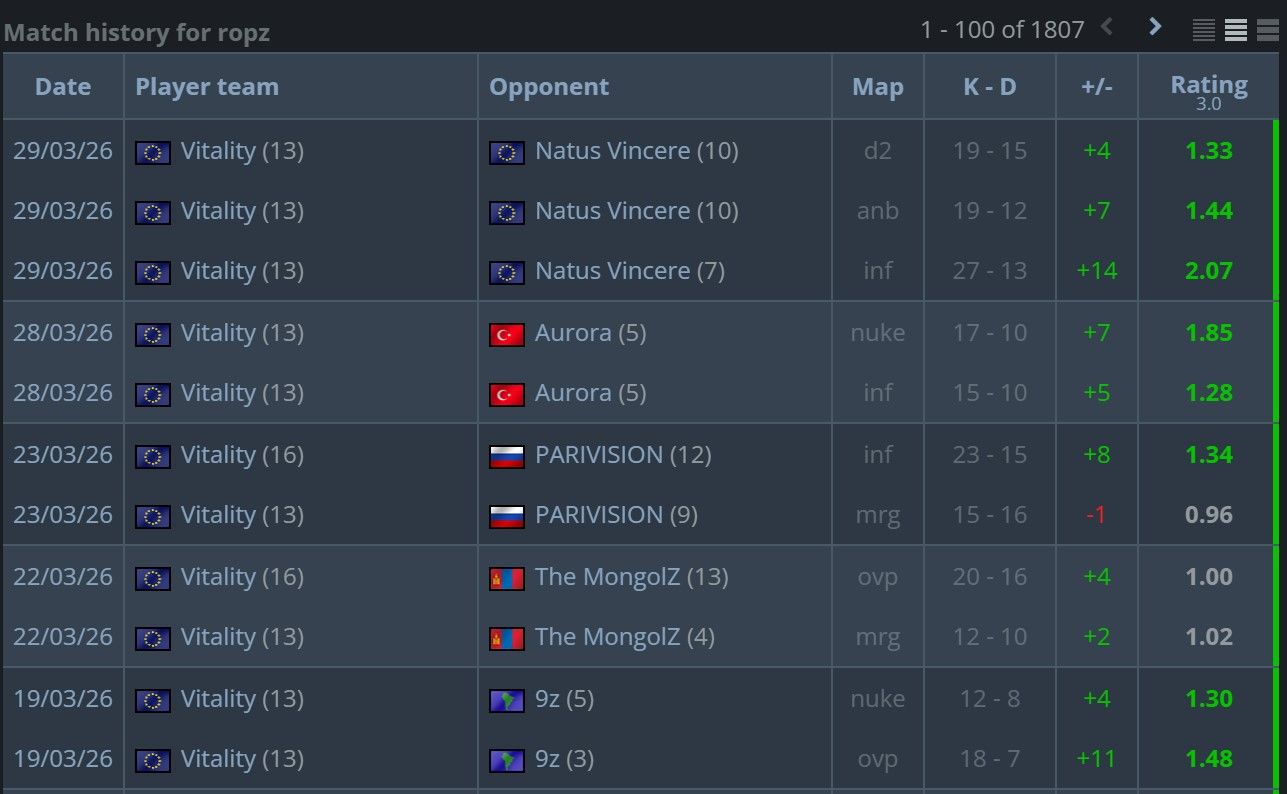Sort matches by the Date column
This screenshot has width=1287, height=794.
[62, 86]
